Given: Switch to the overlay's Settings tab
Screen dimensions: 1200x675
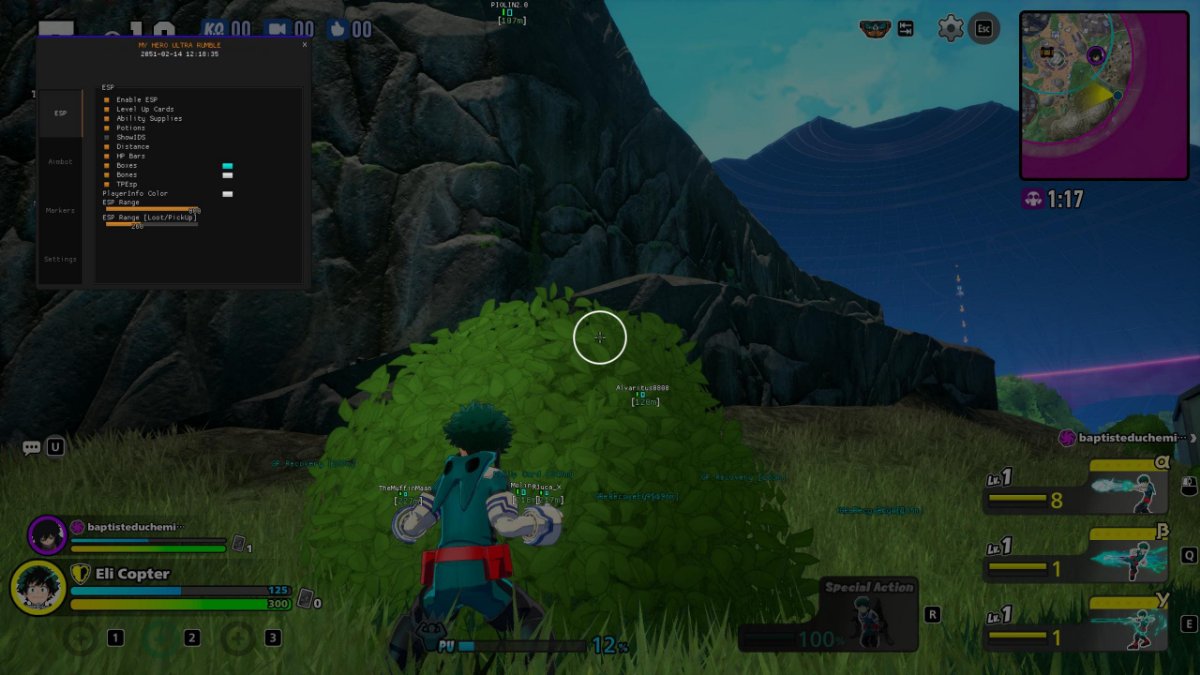Looking at the screenshot, I should tap(60, 259).
